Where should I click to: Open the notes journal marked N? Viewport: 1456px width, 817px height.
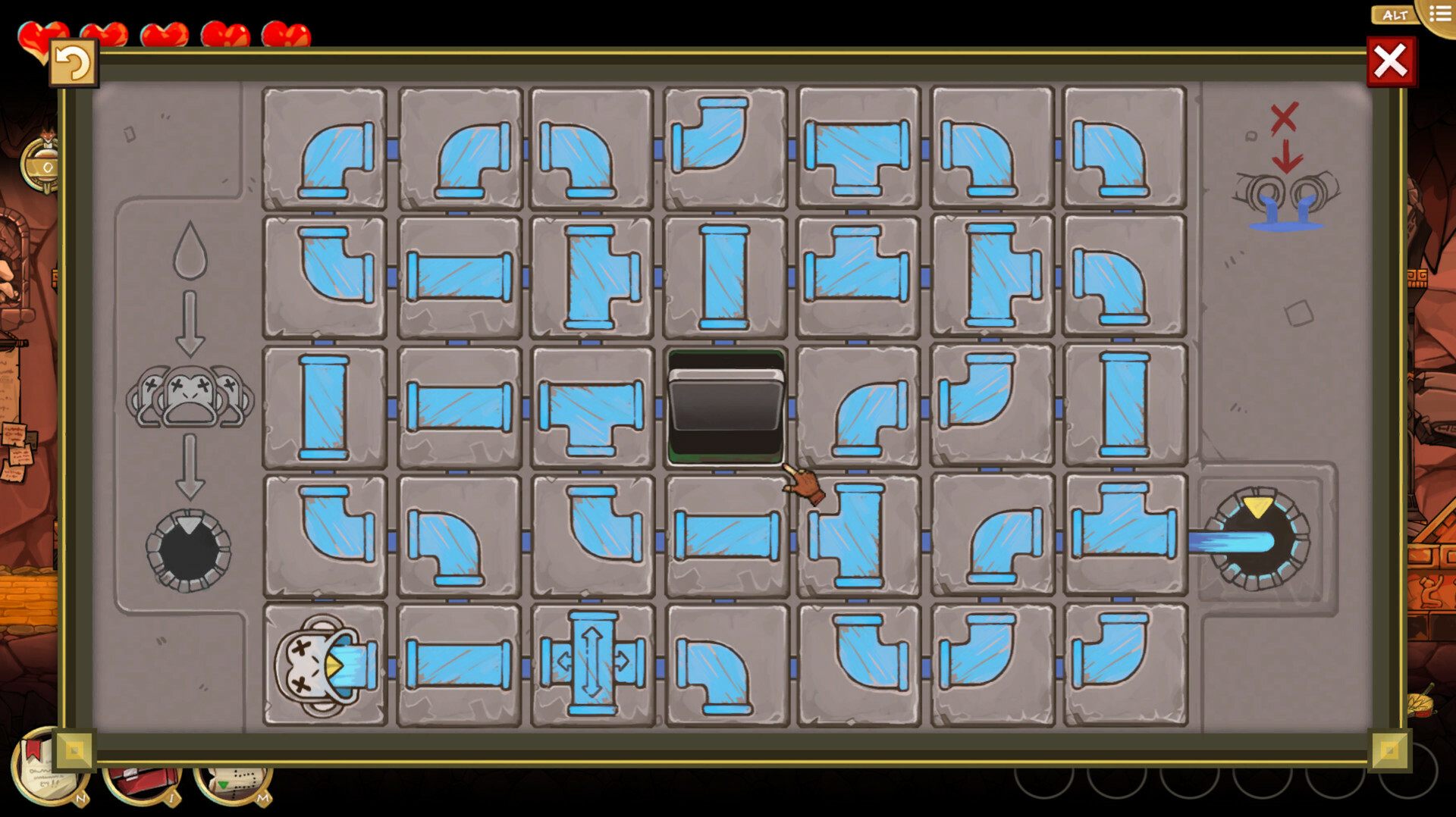tap(42, 773)
